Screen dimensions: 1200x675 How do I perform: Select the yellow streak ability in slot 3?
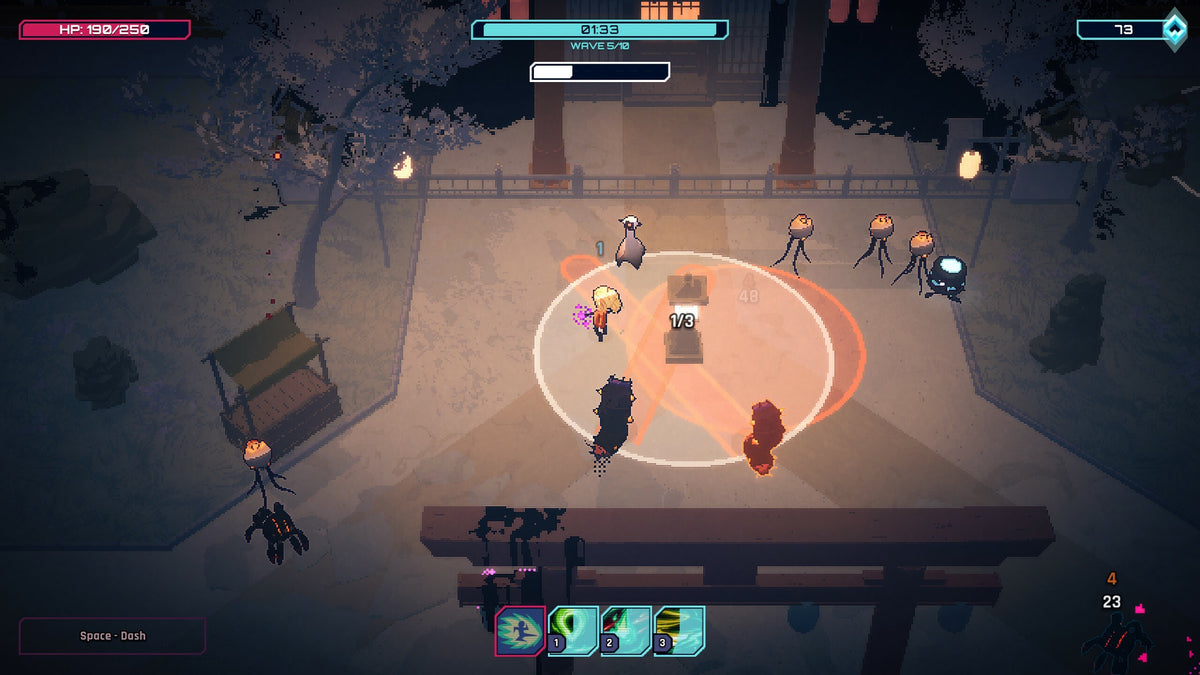pos(679,631)
